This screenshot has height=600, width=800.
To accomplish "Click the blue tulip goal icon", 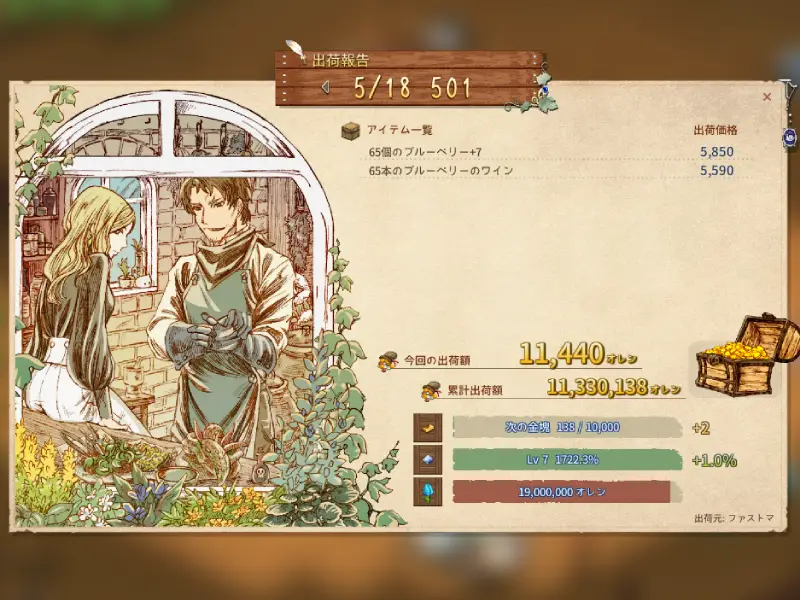I will pyautogui.click(x=427, y=492).
